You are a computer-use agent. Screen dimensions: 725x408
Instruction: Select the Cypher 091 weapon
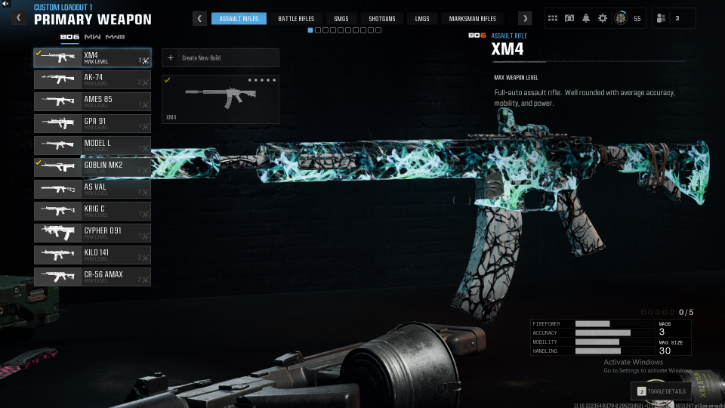(92, 233)
